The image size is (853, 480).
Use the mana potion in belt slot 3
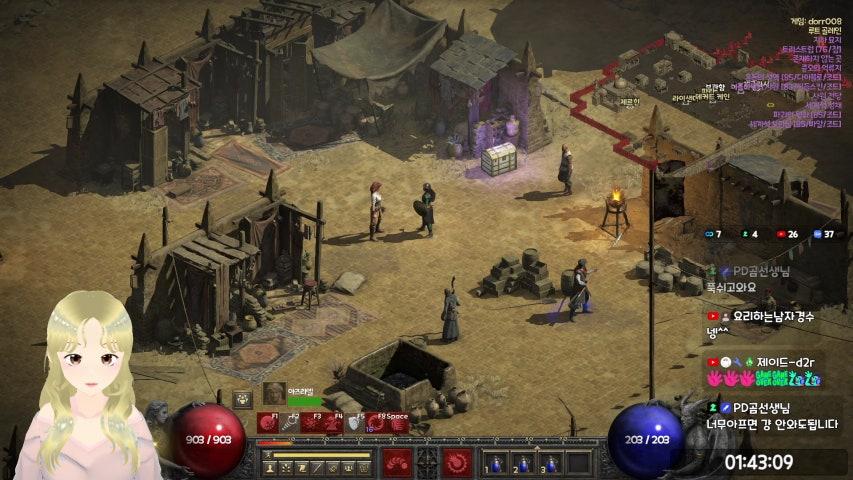549,463
